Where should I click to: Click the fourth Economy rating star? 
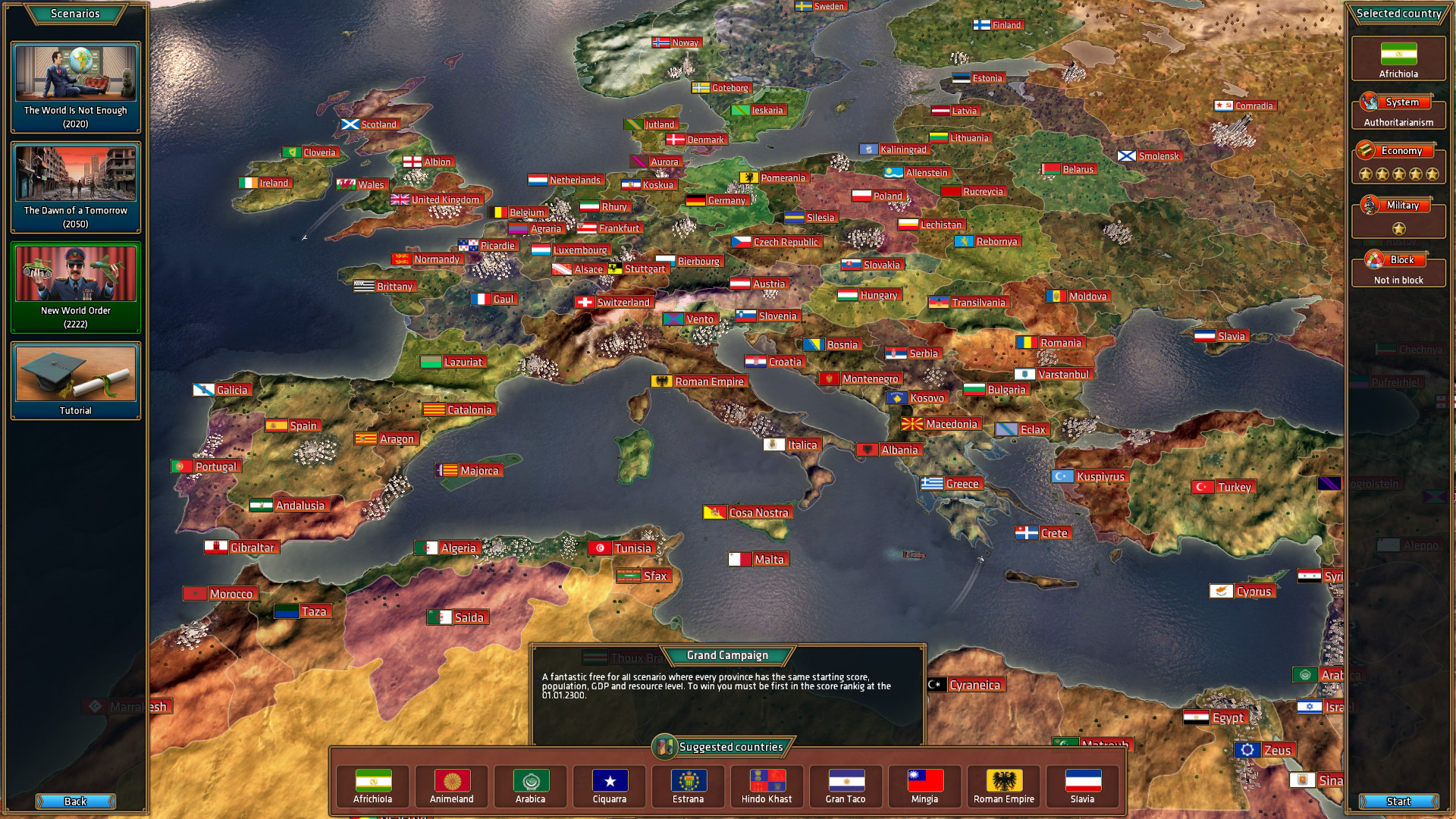coord(1414,173)
